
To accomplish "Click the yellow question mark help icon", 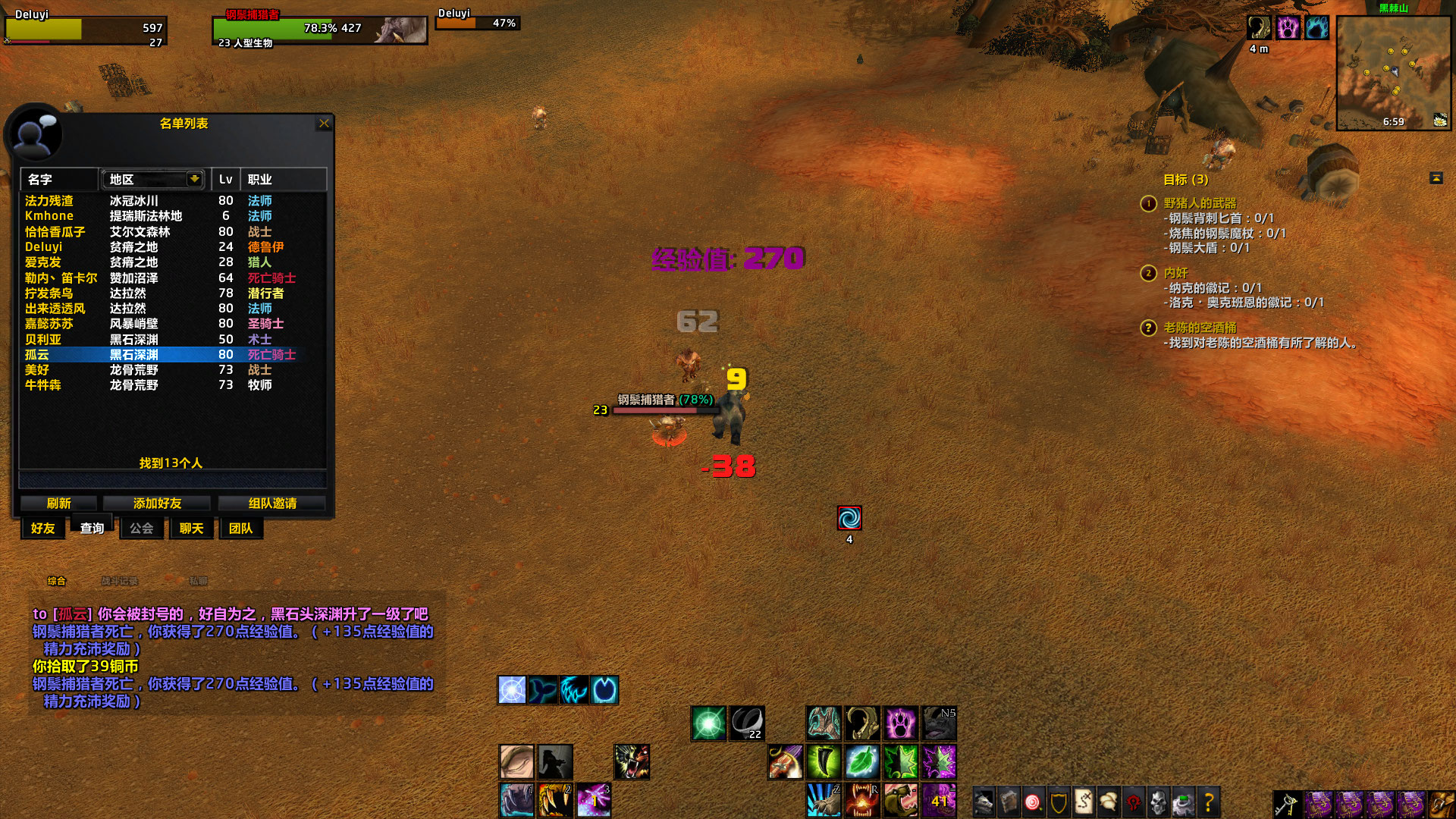I will click(1208, 801).
